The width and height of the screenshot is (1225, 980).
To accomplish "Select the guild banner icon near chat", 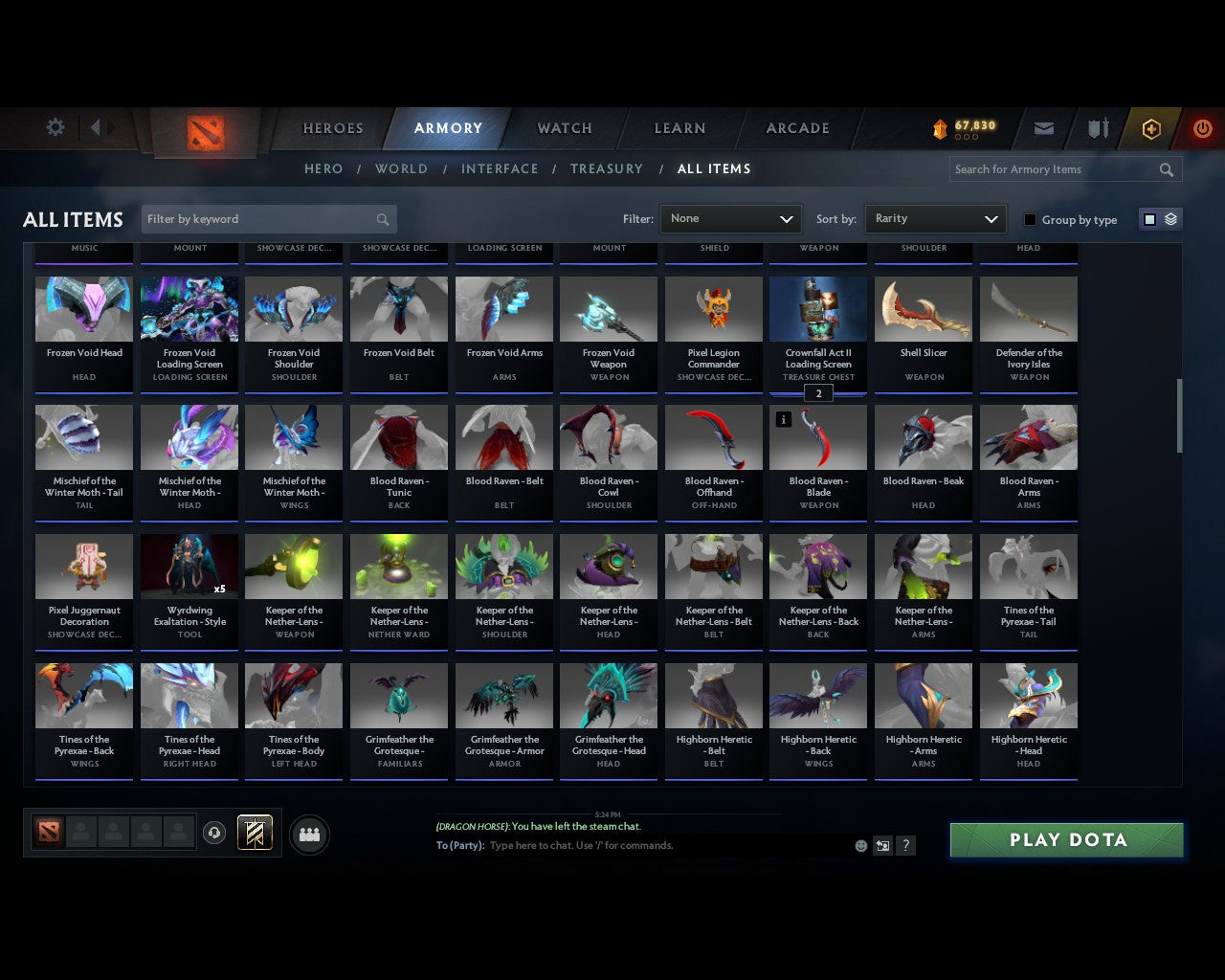I will pos(255,833).
